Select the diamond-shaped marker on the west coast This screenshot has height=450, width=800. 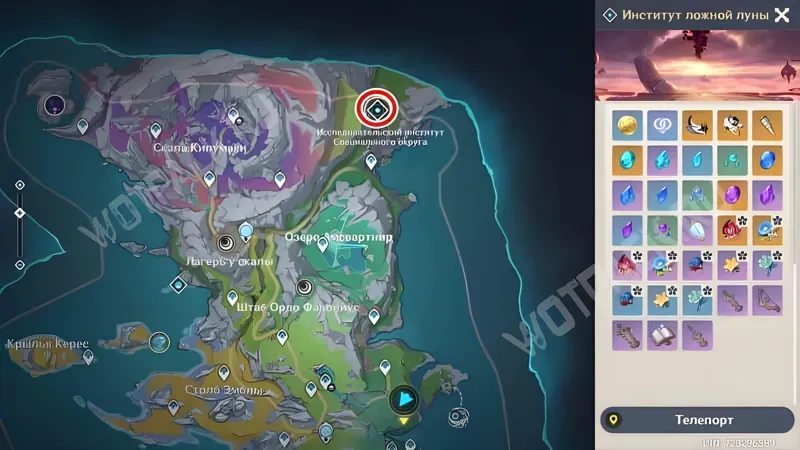point(178,285)
